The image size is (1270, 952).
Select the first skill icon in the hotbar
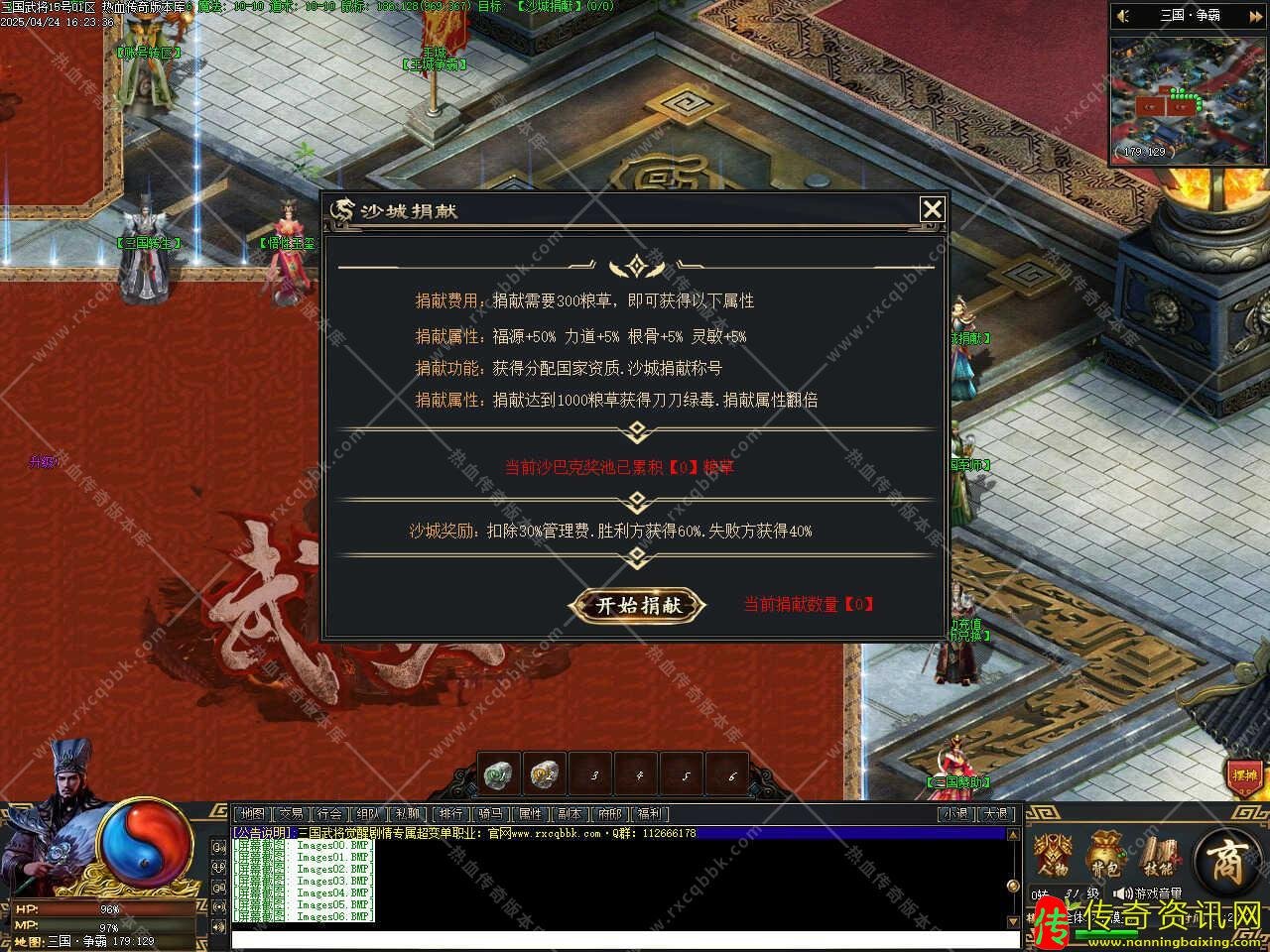tap(498, 773)
